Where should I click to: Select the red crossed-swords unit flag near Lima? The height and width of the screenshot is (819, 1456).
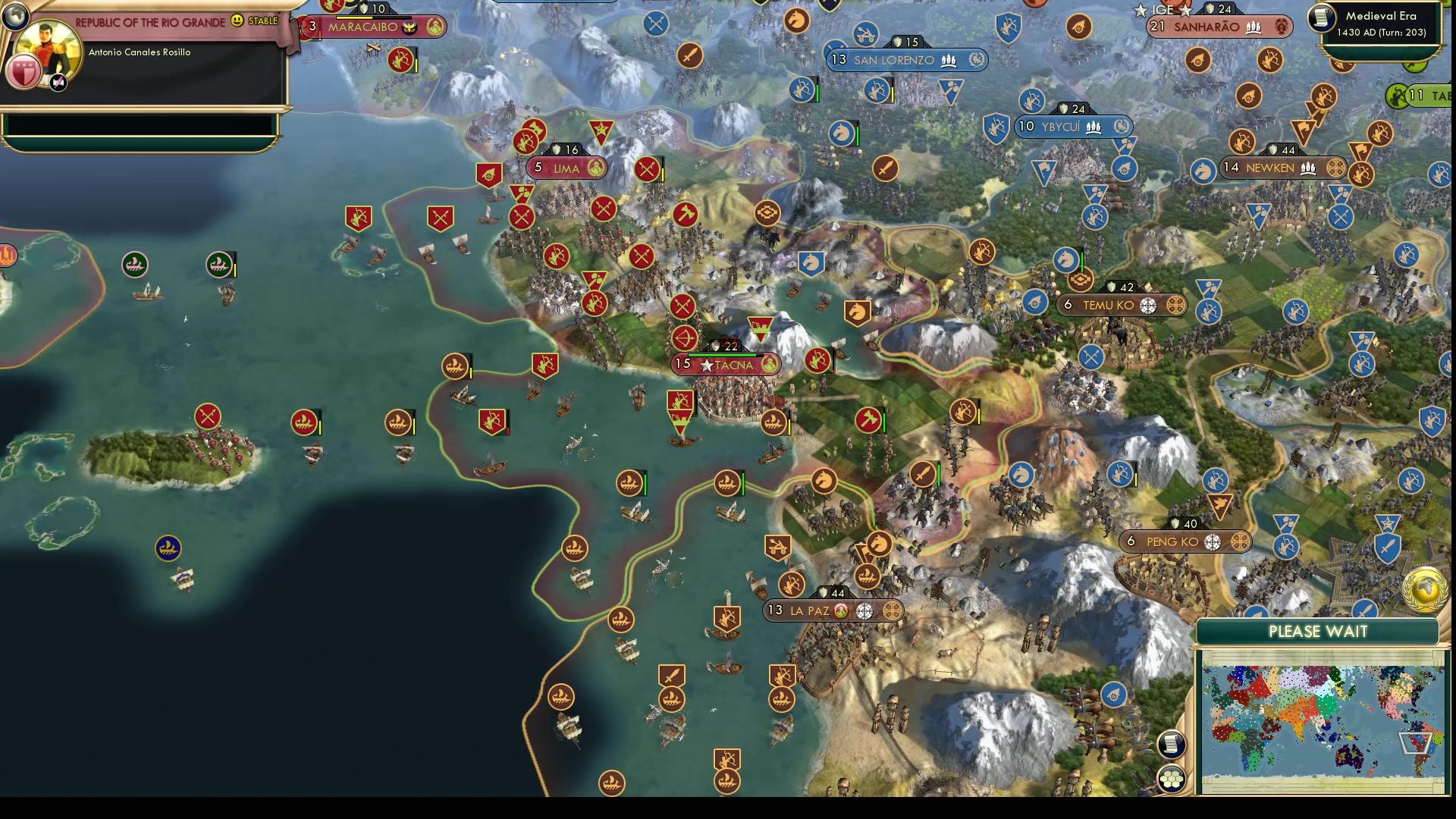[x=647, y=168]
